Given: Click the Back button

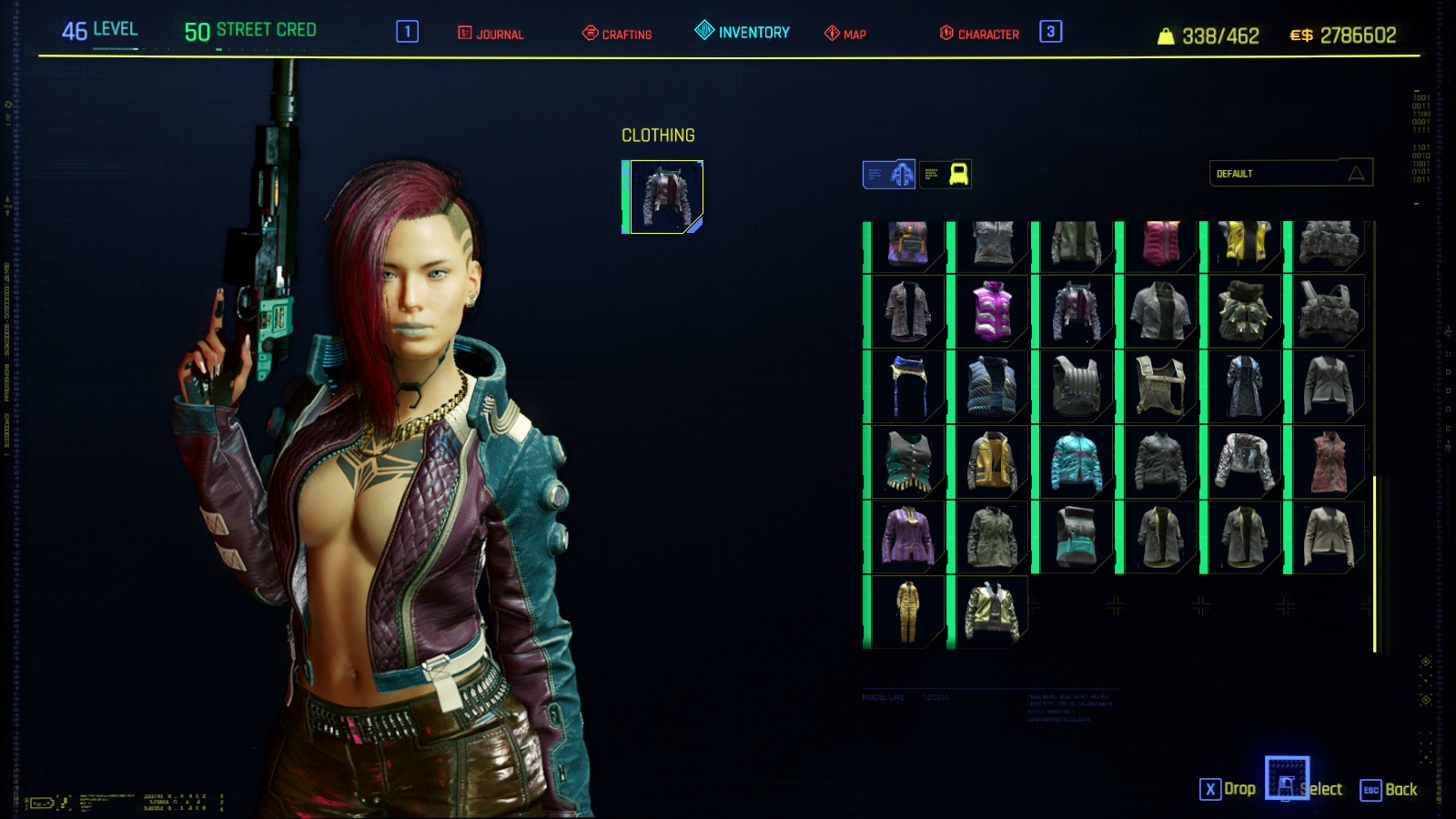Looking at the screenshot, I should 1390,789.
